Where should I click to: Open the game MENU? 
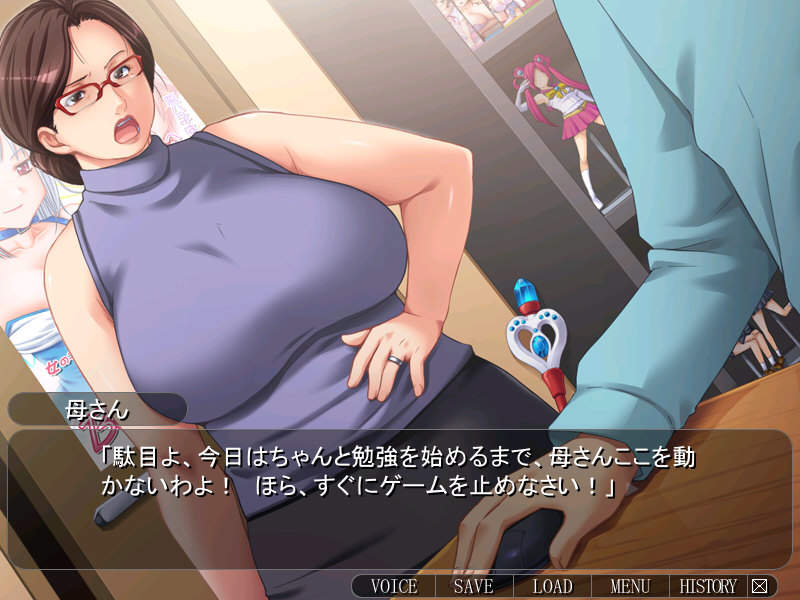pyautogui.click(x=630, y=587)
